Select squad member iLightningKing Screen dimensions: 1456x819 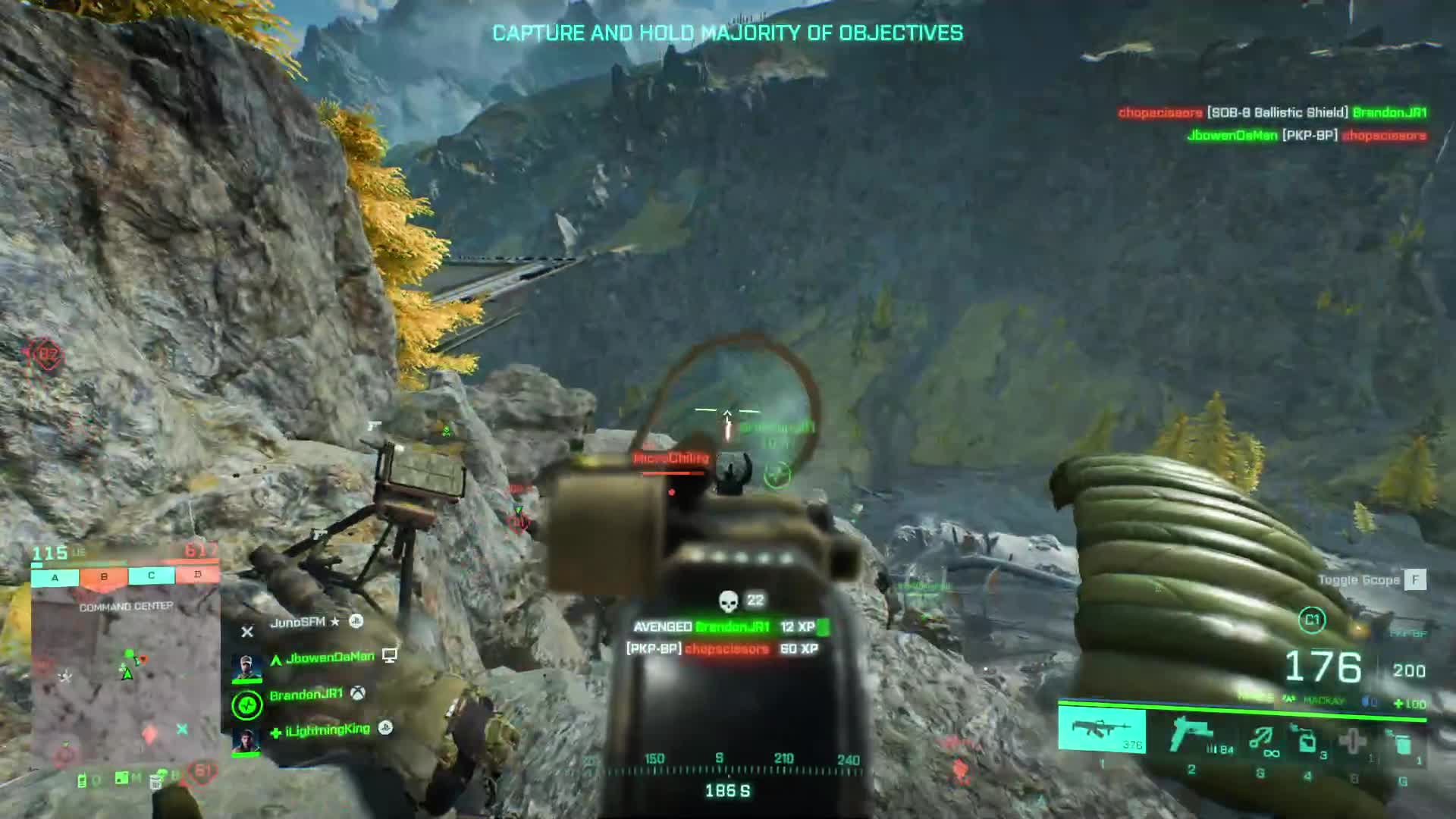click(x=328, y=730)
